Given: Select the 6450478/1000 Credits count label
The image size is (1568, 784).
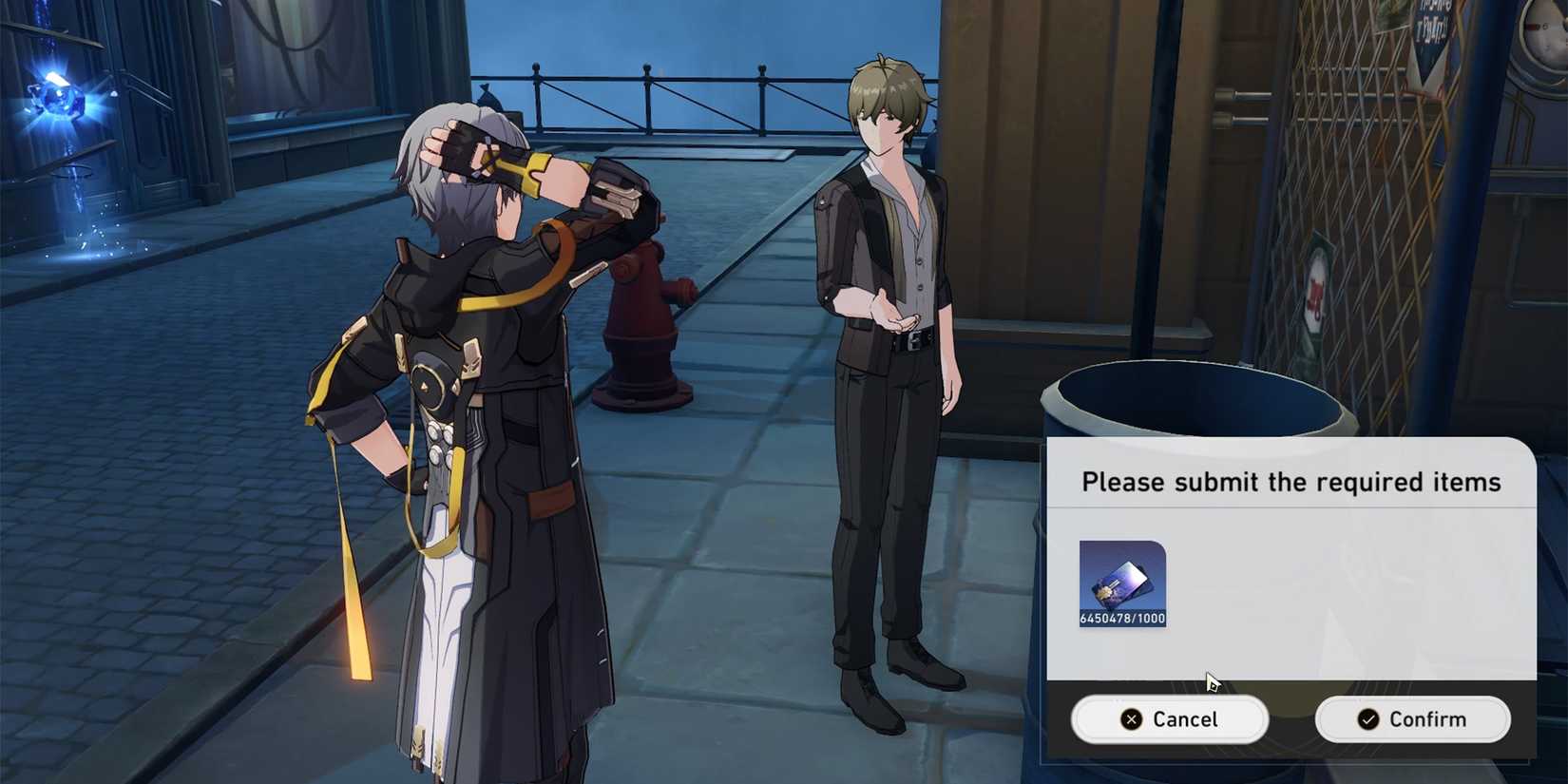Looking at the screenshot, I should pyautogui.click(x=1122, y=617).
